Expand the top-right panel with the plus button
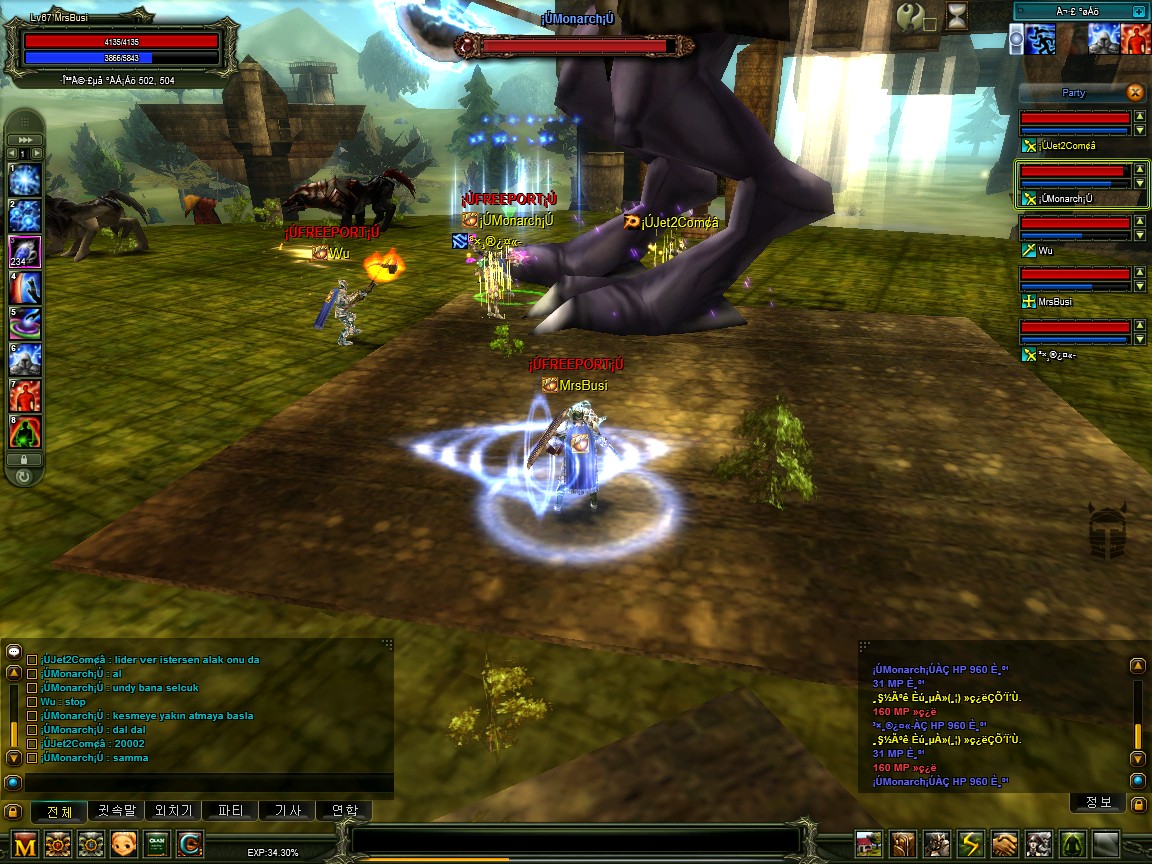1152x864 pixels. (x=1138, y=11)
